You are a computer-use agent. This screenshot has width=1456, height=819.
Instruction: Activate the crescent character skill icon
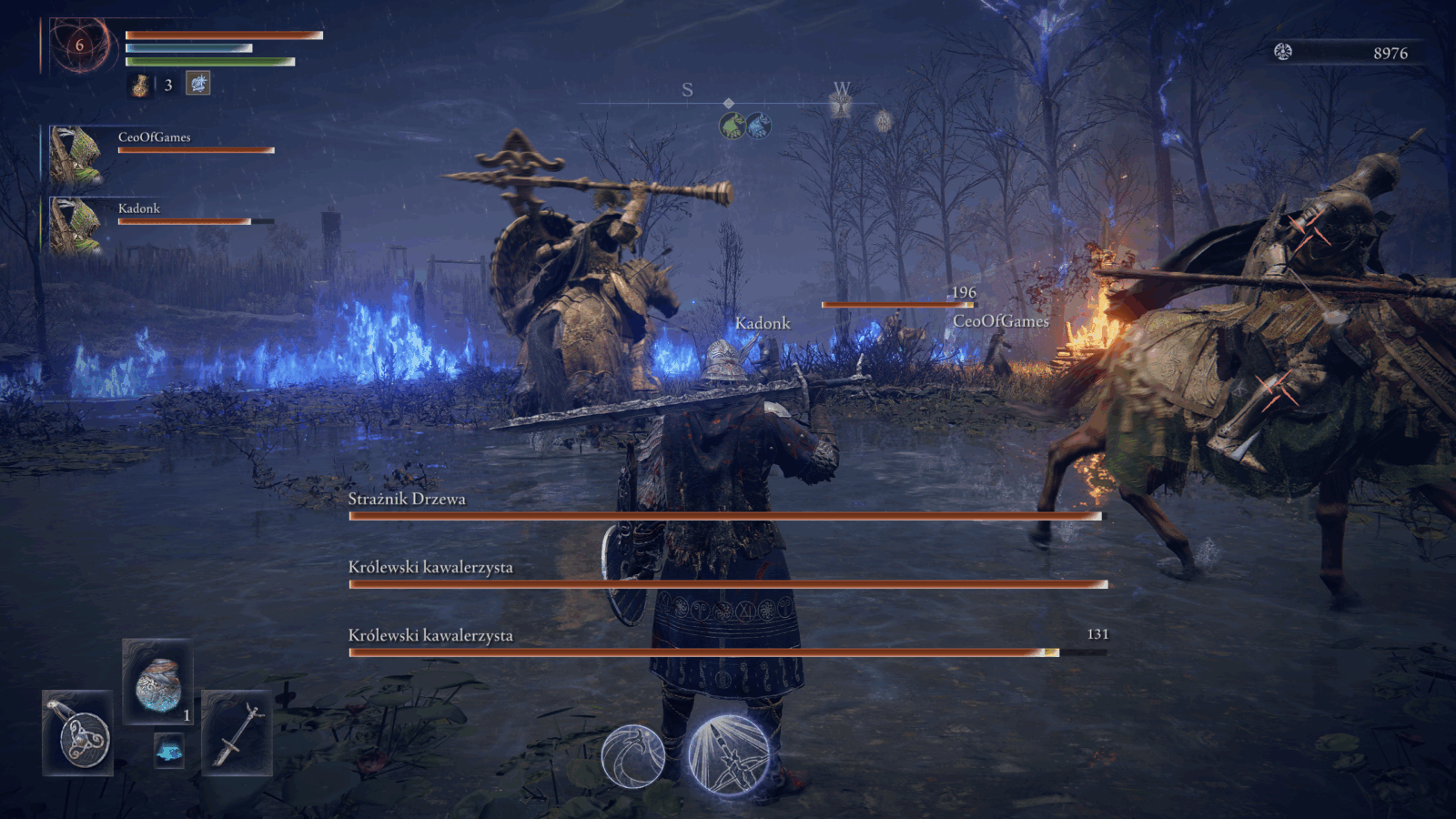click(633, 755)
